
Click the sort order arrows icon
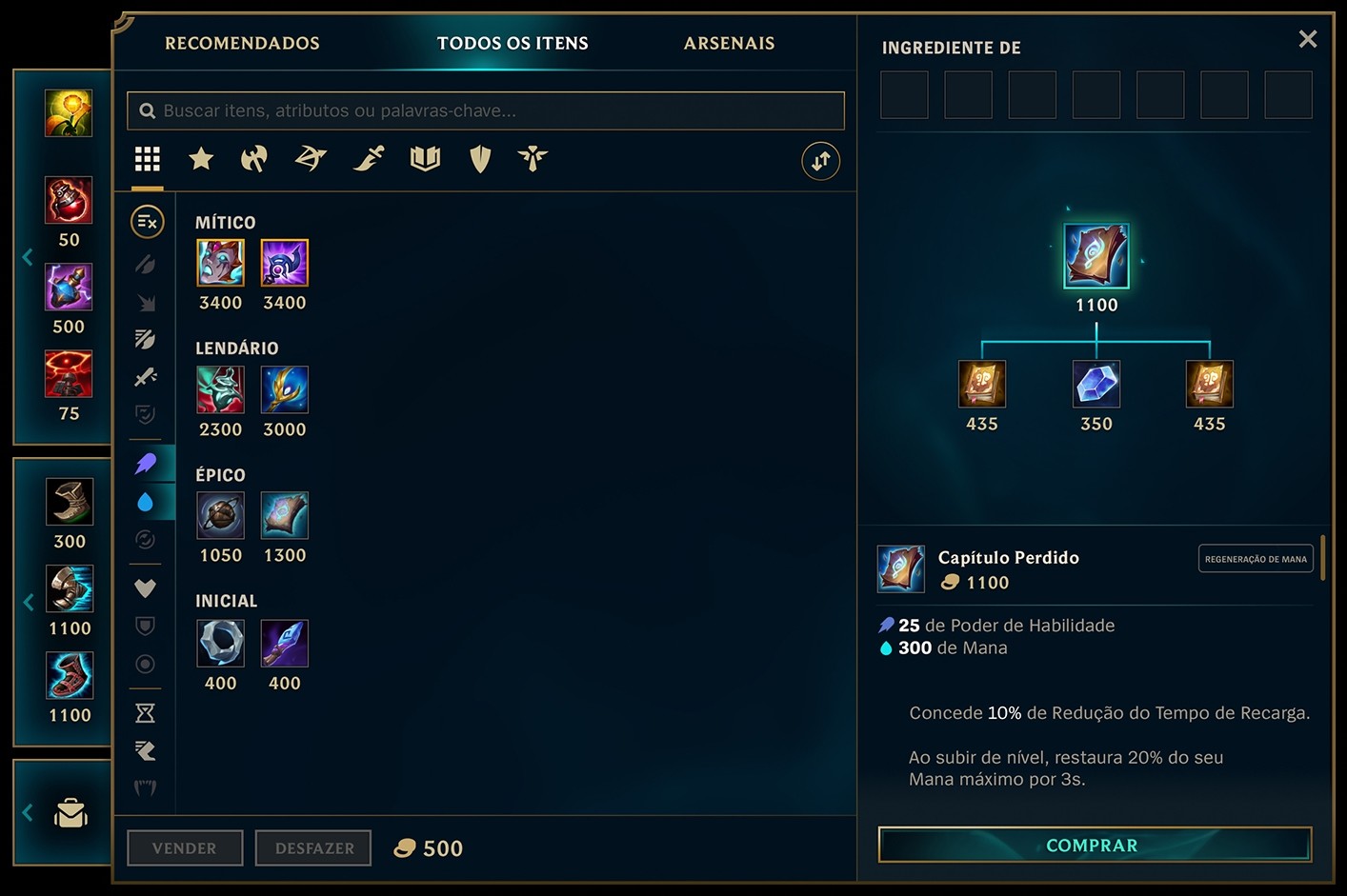820,161
